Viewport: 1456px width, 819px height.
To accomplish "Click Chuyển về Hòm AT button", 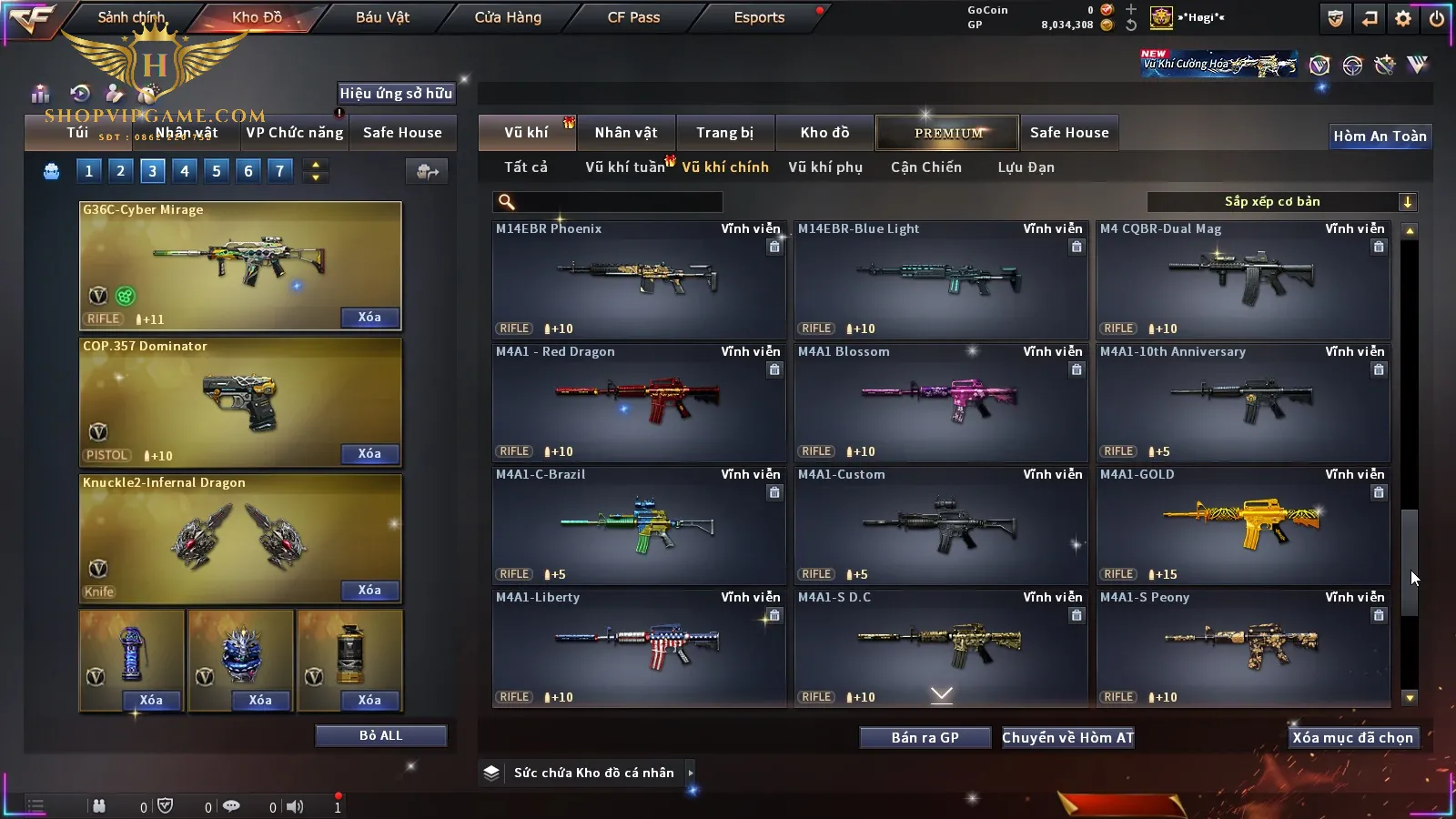I will tap(1067, 738).
